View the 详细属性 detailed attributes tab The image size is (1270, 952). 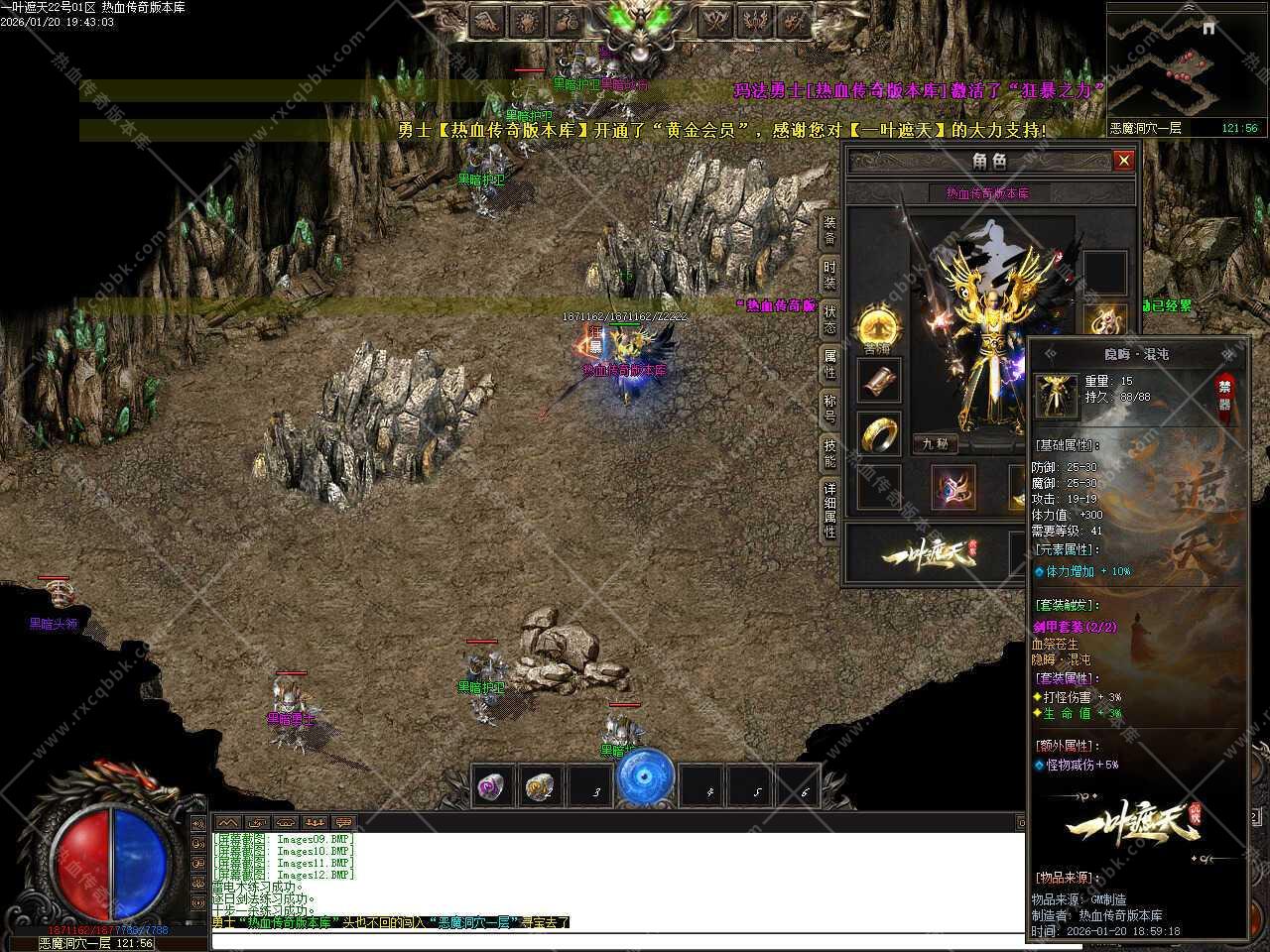coord(829,510)
